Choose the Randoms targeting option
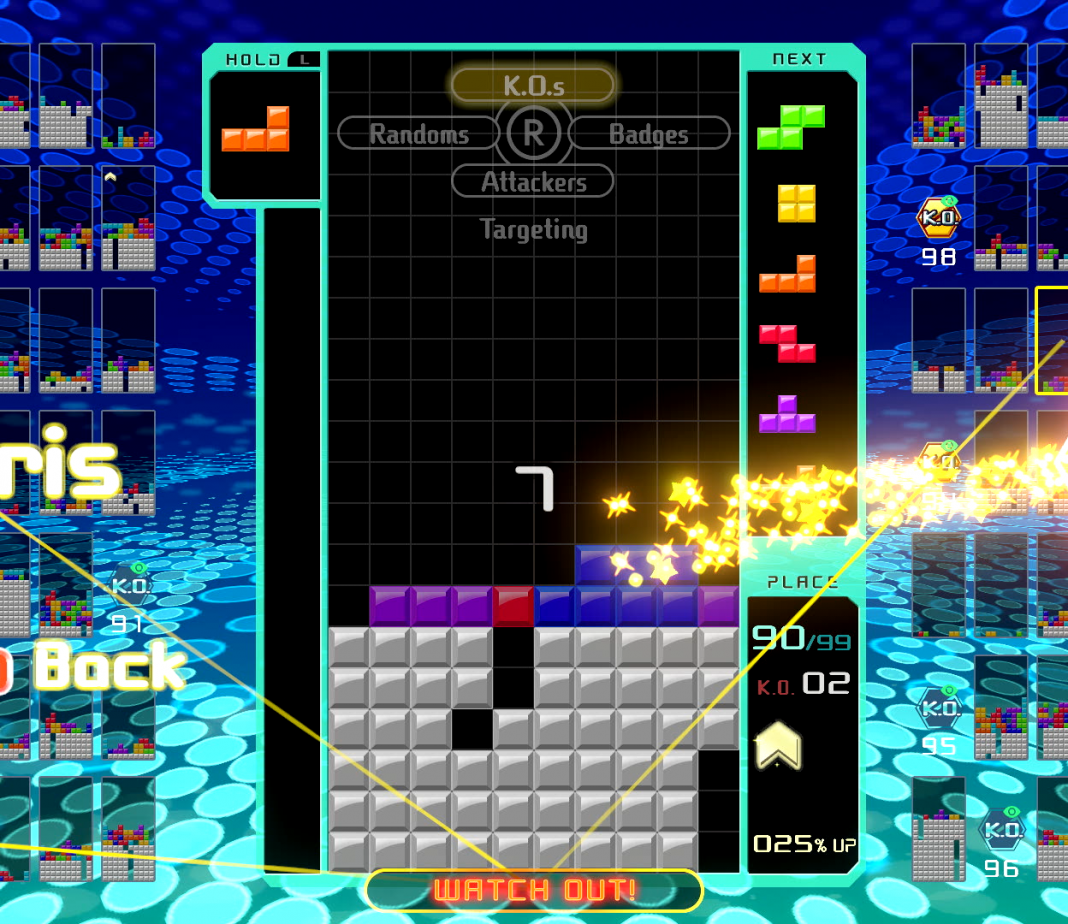Screen dimensions: 1068x924 [x=418, y=133]
